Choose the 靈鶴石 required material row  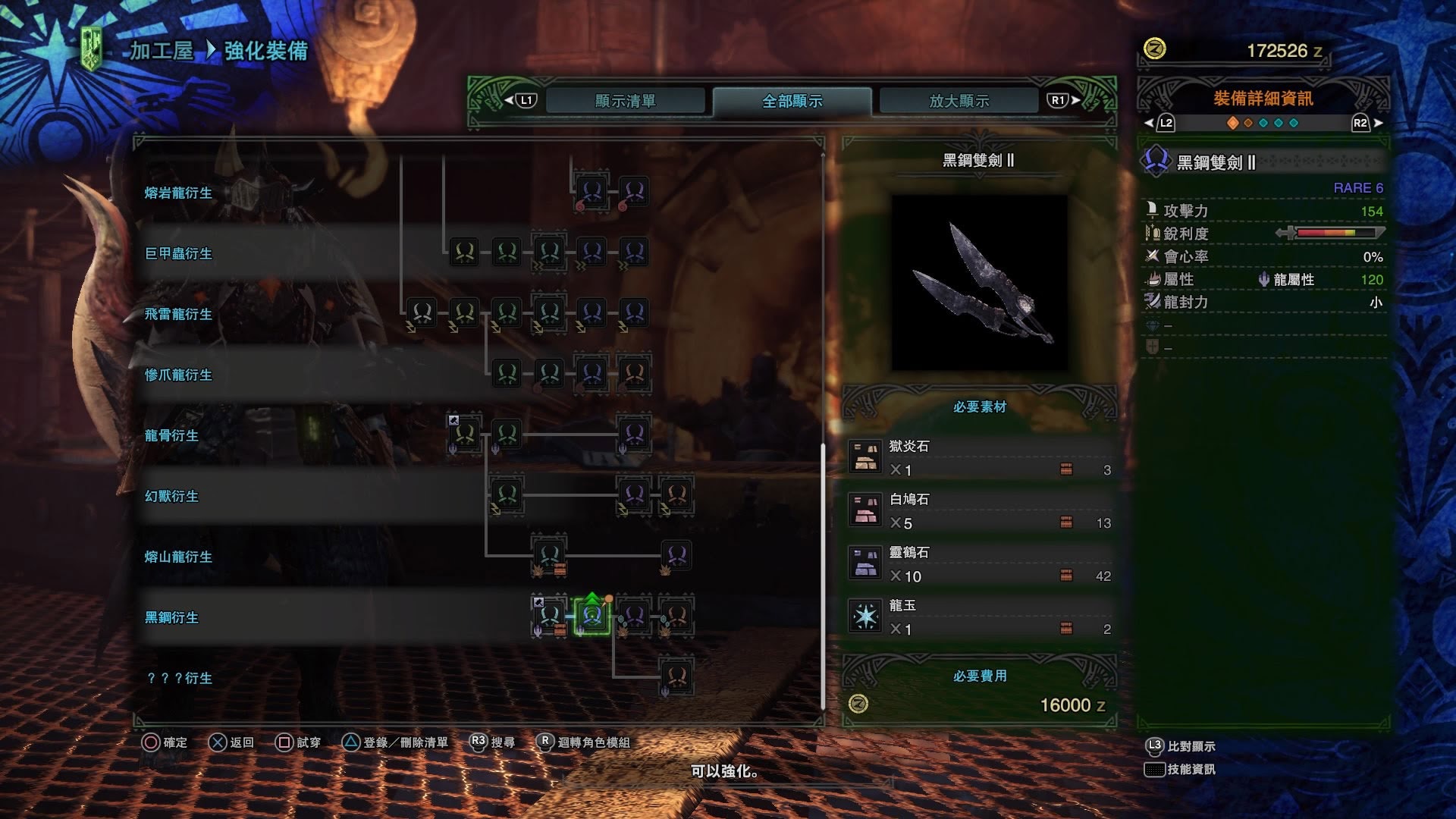pyautogui.click(x=979, y=564)
